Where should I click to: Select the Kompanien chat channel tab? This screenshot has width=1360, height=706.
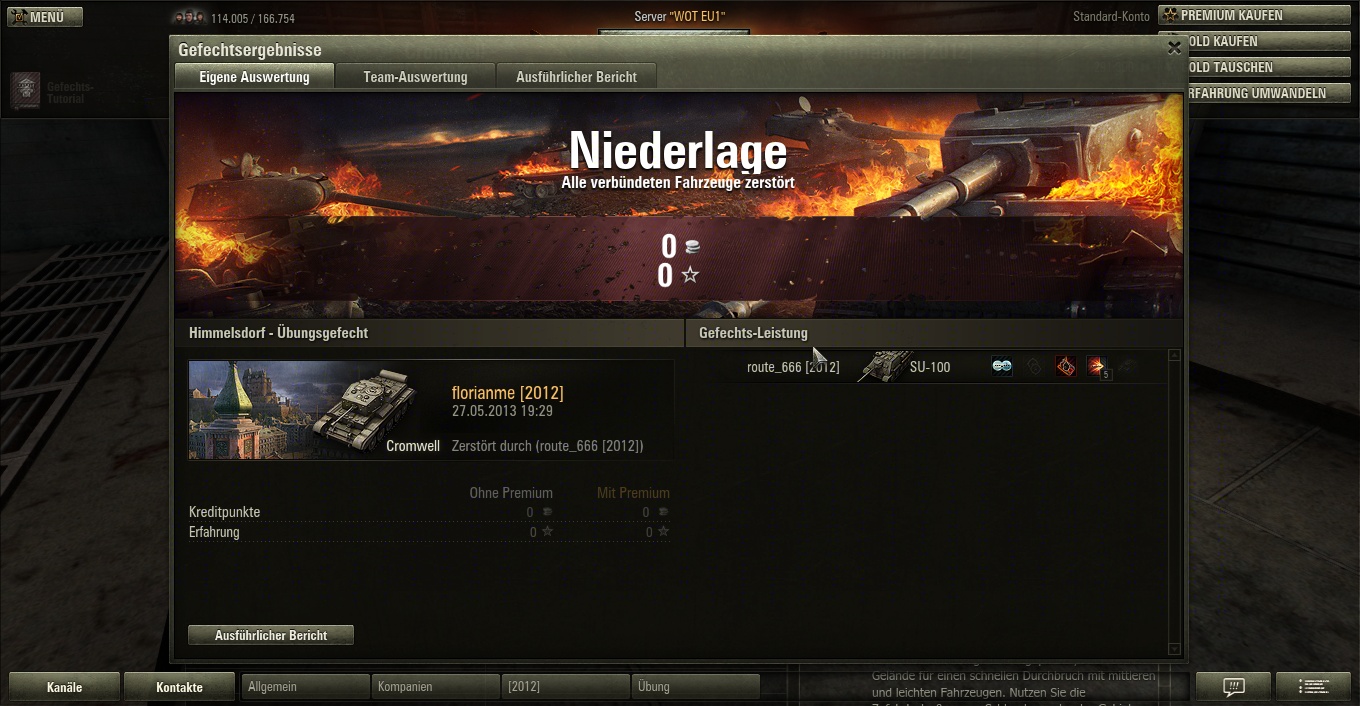pyautogui.click(x=435, y=687)
